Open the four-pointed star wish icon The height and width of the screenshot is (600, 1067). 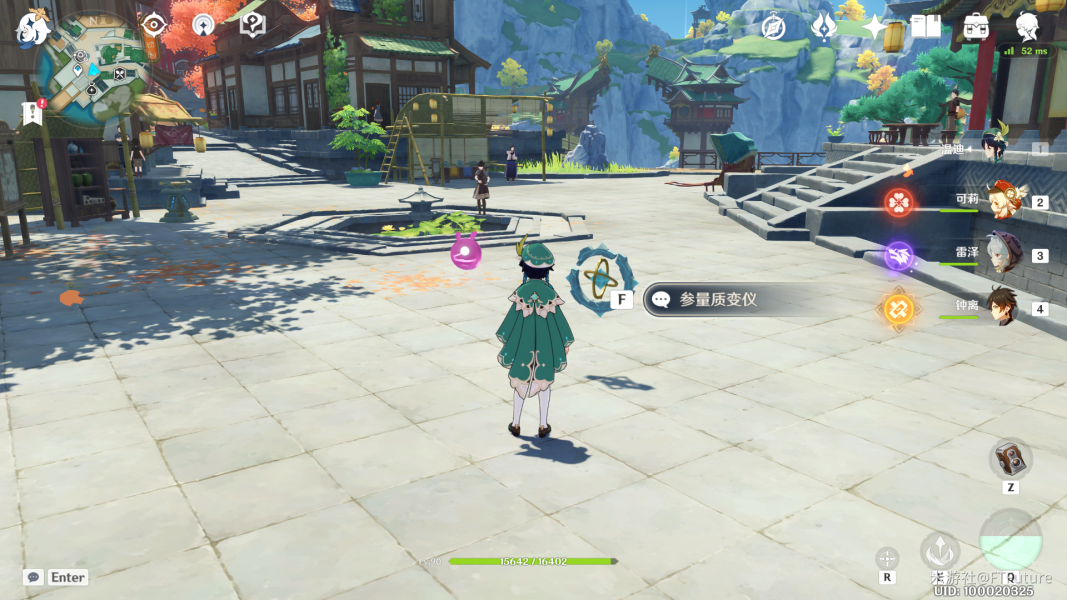coord(875,27)
